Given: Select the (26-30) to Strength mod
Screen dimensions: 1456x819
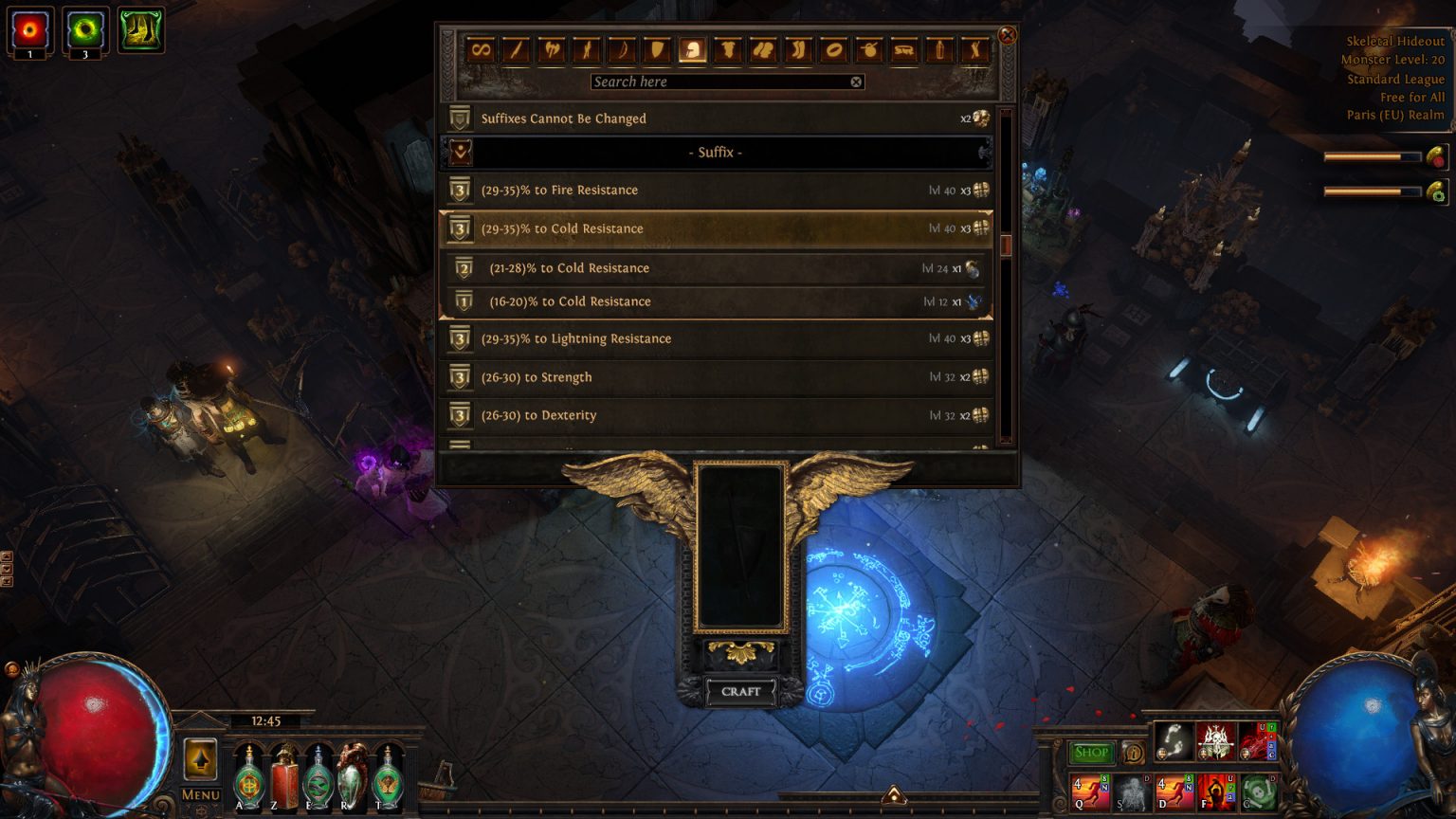Looking at the screenshot, I should [x=664, y=376].
